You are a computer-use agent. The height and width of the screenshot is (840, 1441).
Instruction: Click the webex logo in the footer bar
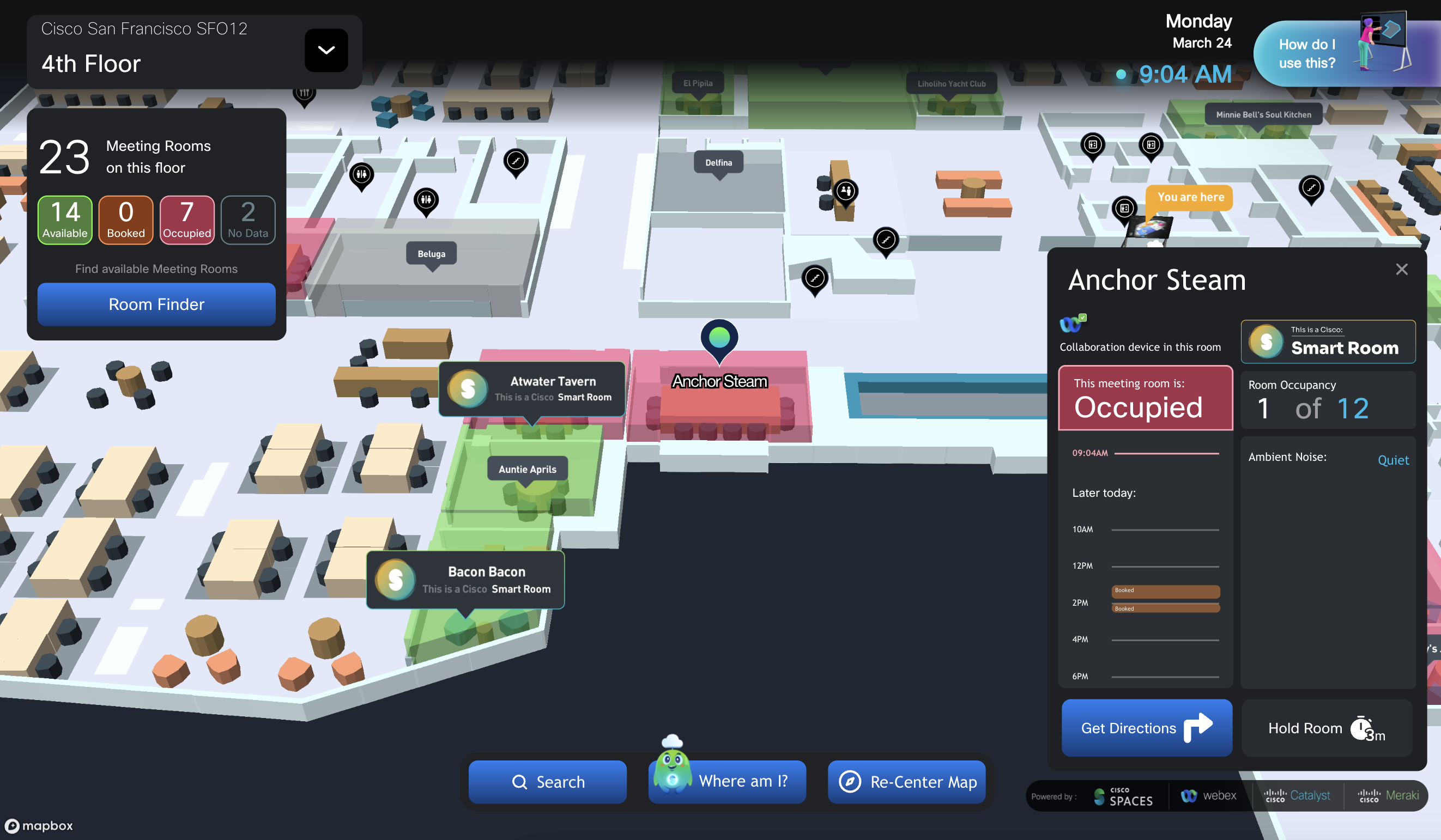1209,795
